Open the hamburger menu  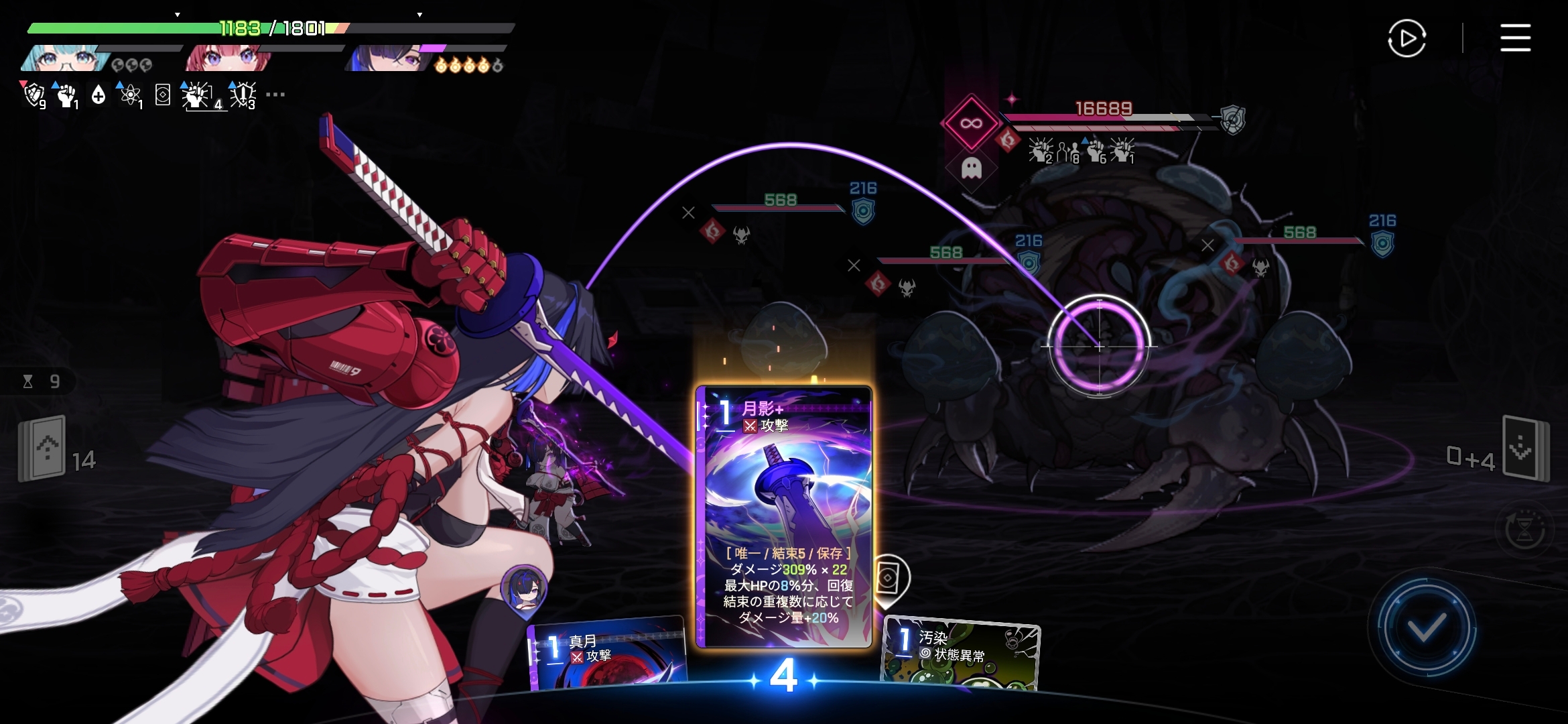tap(1515, 38)
